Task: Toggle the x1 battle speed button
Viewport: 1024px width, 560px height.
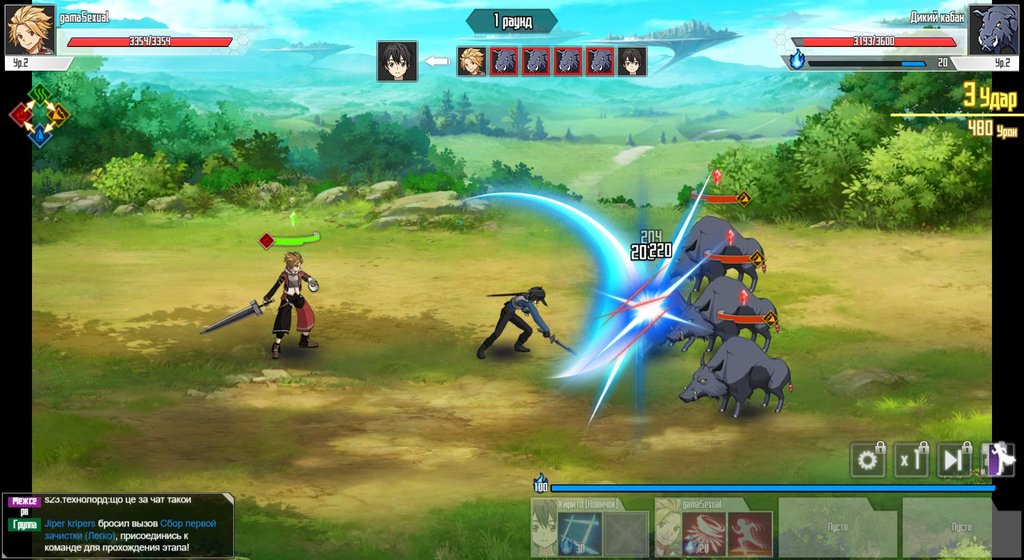Action: (x=910, y=460)
